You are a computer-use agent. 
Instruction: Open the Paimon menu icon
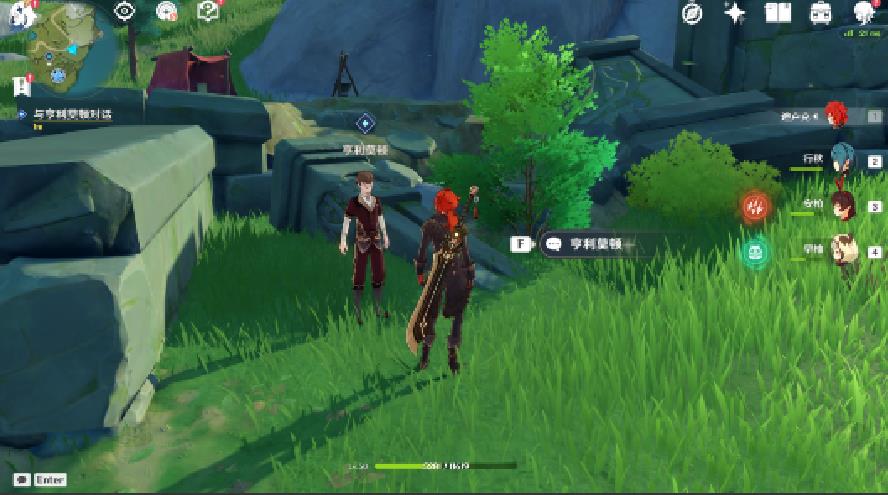[x=22, y=12]
